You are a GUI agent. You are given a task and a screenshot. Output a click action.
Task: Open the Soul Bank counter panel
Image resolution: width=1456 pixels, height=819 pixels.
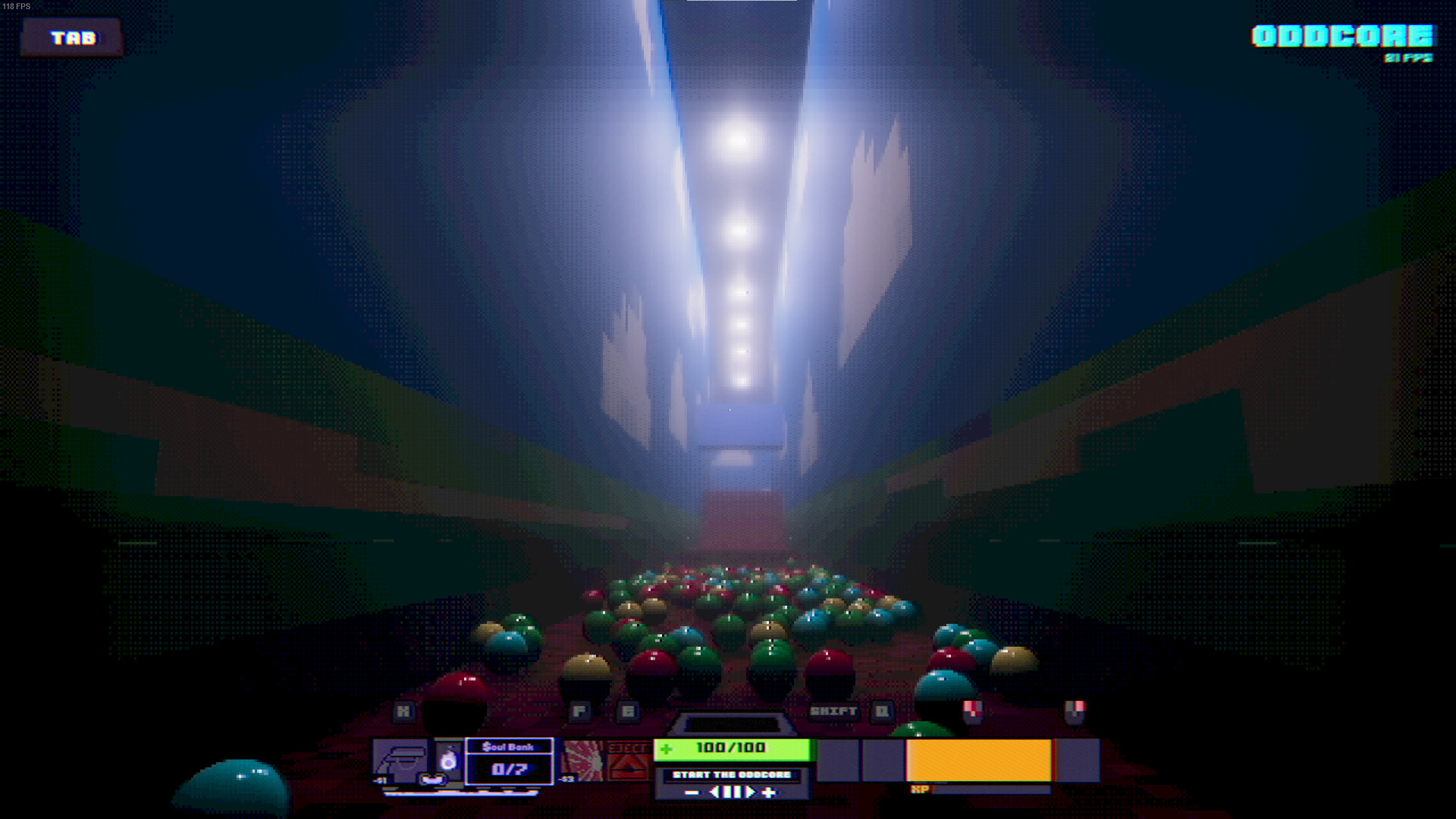[508, 762]
